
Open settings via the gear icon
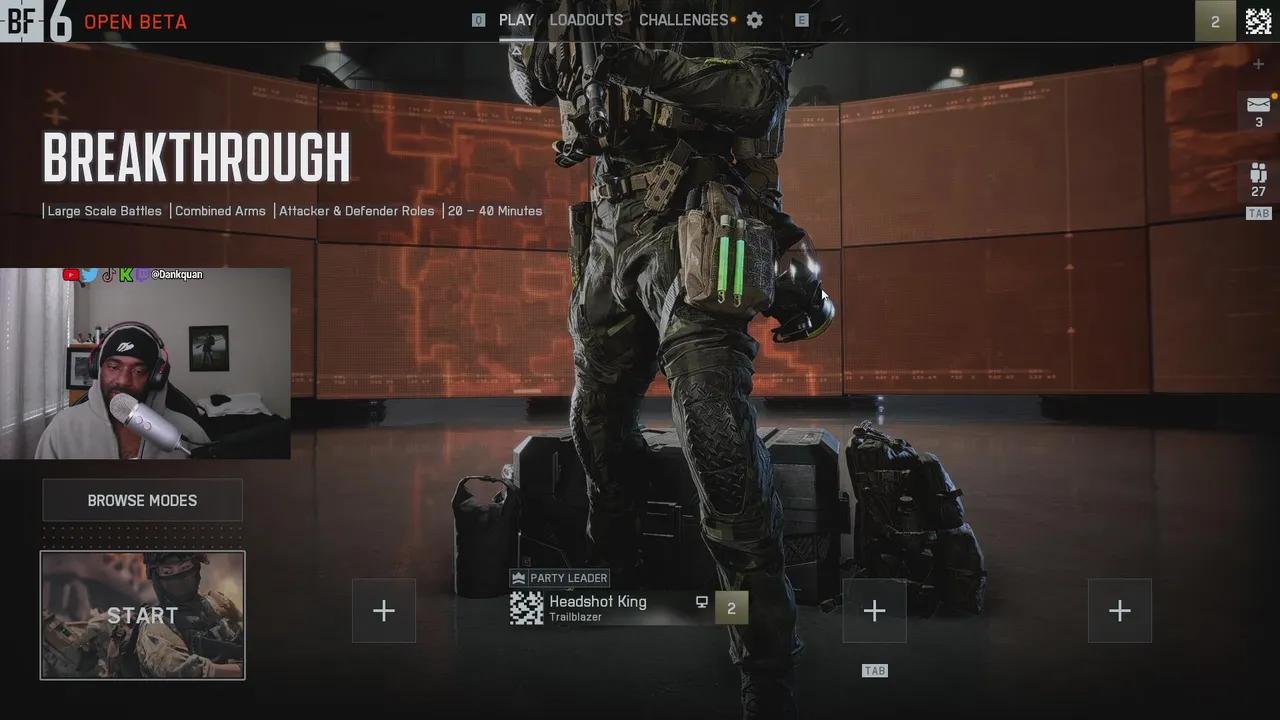coord(755,20)
